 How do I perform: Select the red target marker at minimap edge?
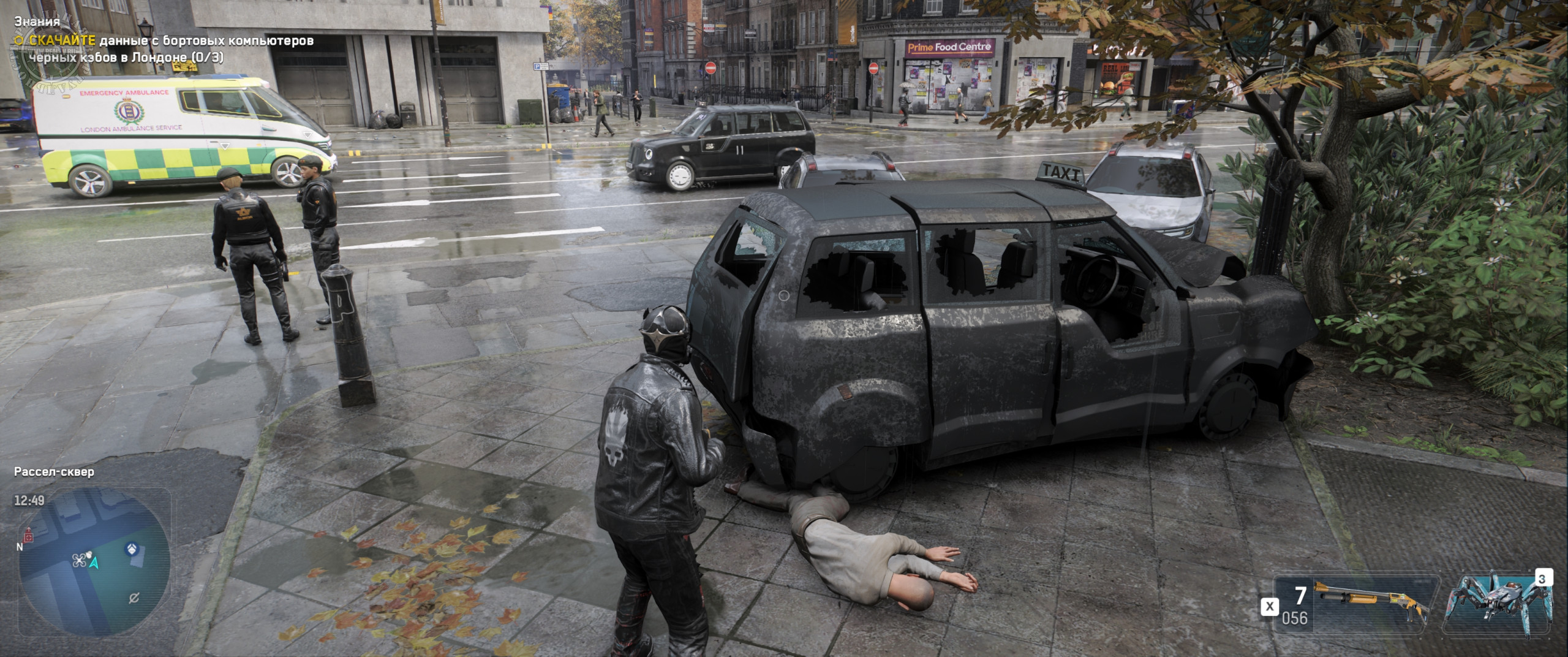[x=28, y=535]
